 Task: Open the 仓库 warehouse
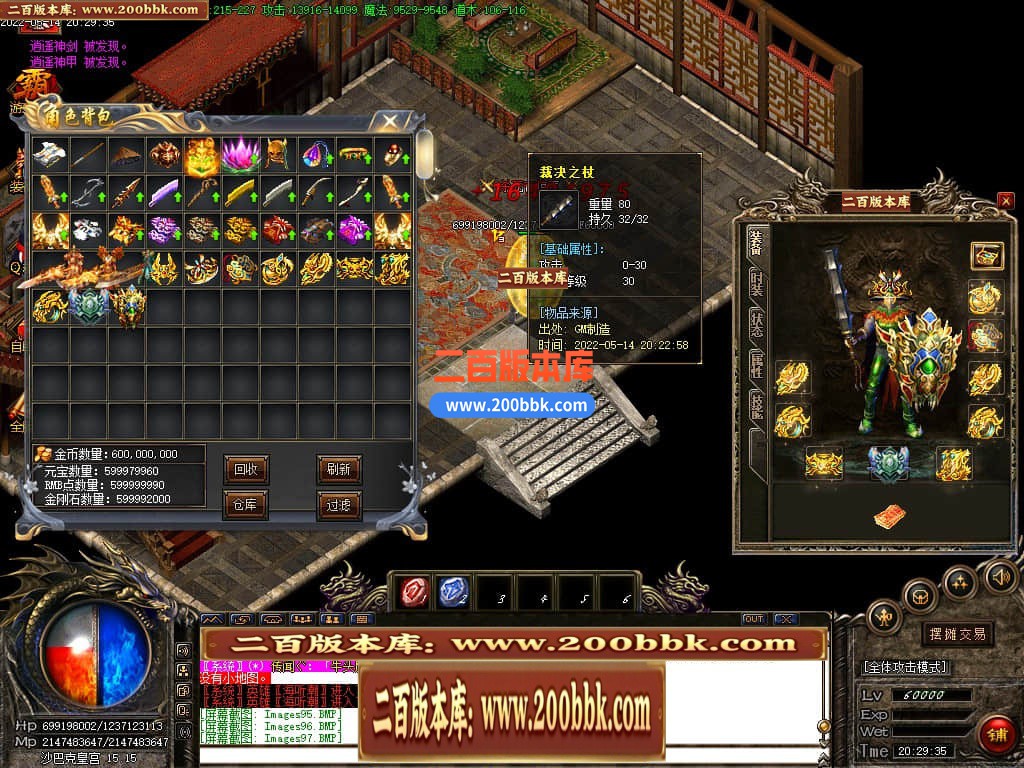(245, 505)
